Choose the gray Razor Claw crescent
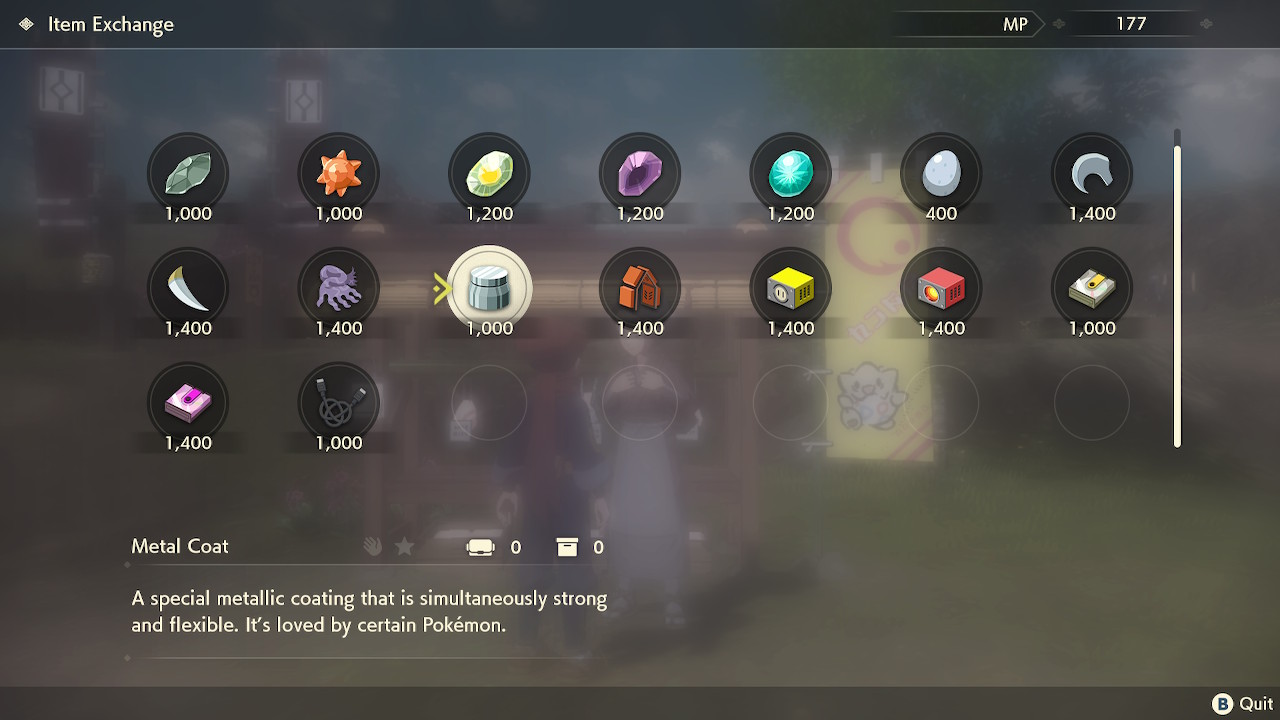This screenshot has width=1280, height=720. [x=1090, y=172]
